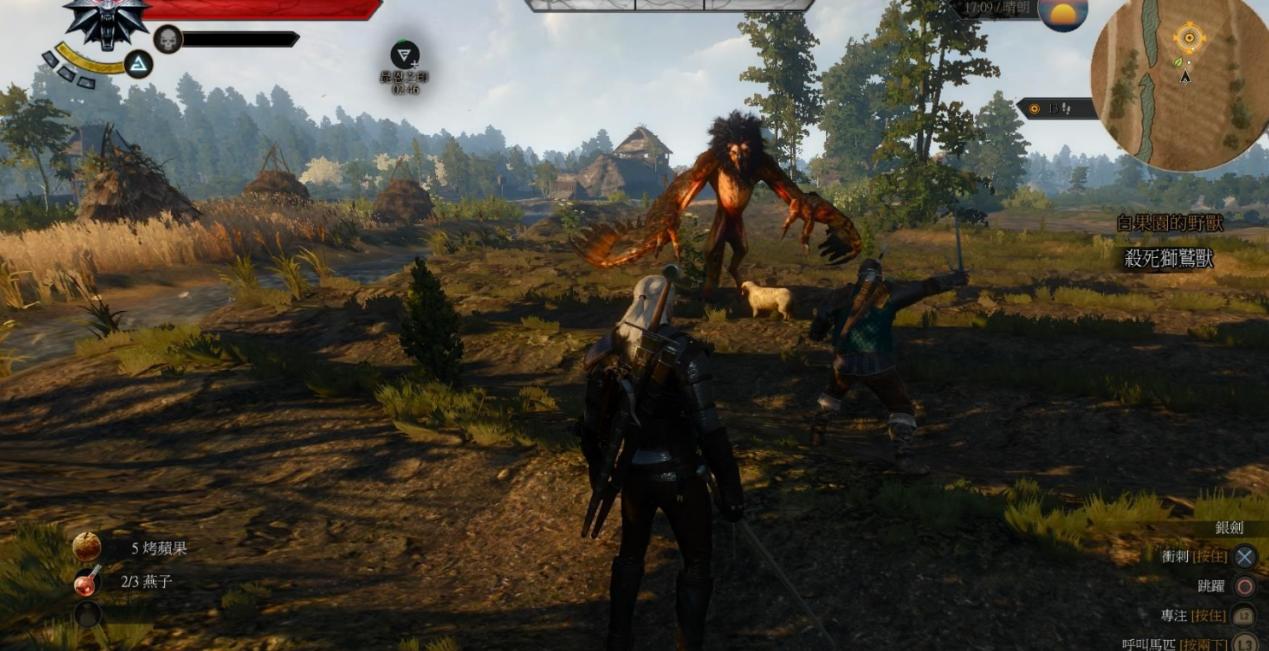Select the active Aard sign icon
This screenshot has height=651, width=1269.
[x=139, y=65]
